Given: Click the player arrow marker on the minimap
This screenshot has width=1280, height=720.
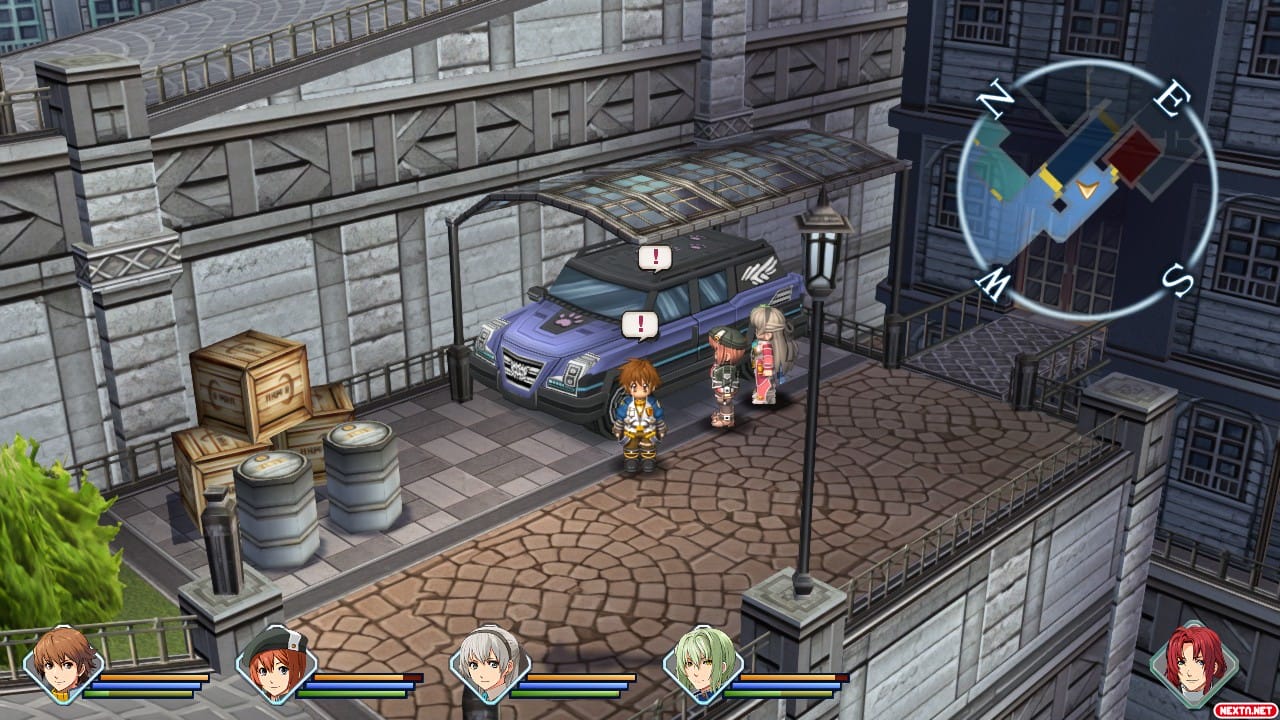Looking at the screenshot, I should coord(1085,190).
